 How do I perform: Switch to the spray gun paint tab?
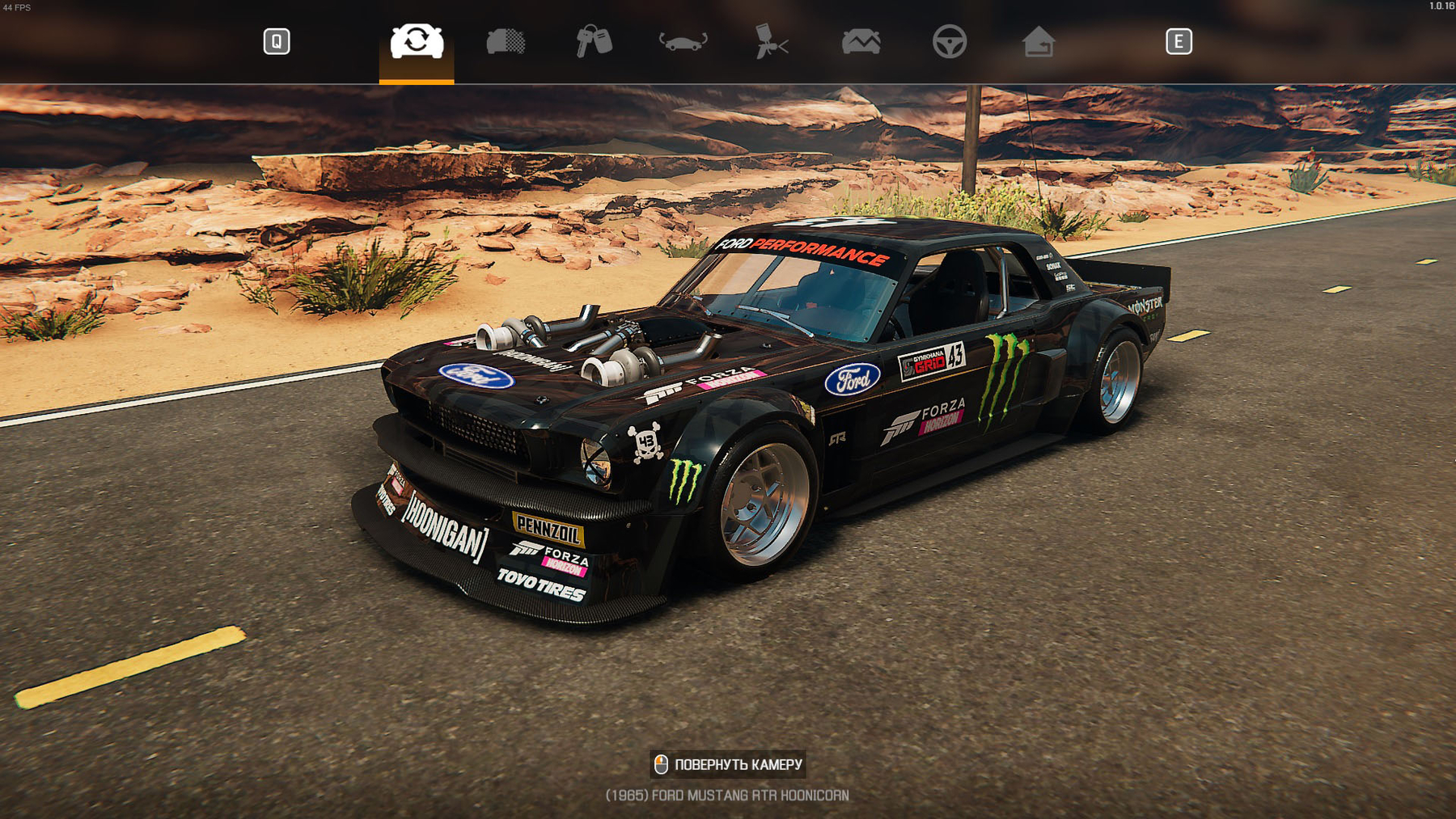coord(771,41)
